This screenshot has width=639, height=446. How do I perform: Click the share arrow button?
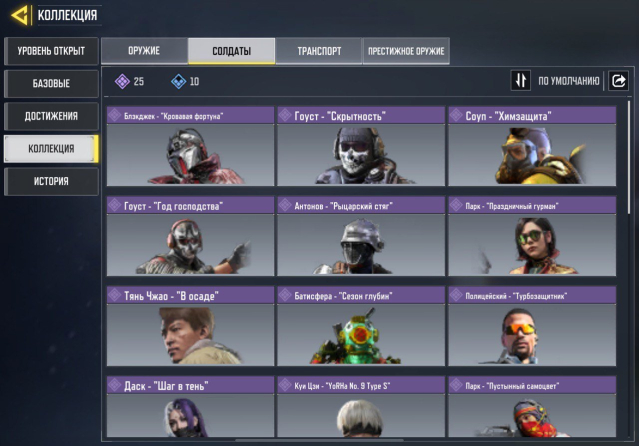click(619, 81)
